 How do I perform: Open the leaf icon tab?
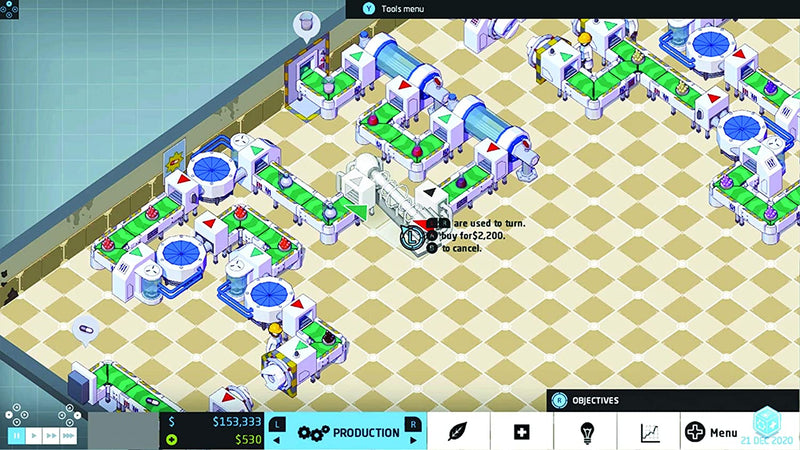point(458,432)
